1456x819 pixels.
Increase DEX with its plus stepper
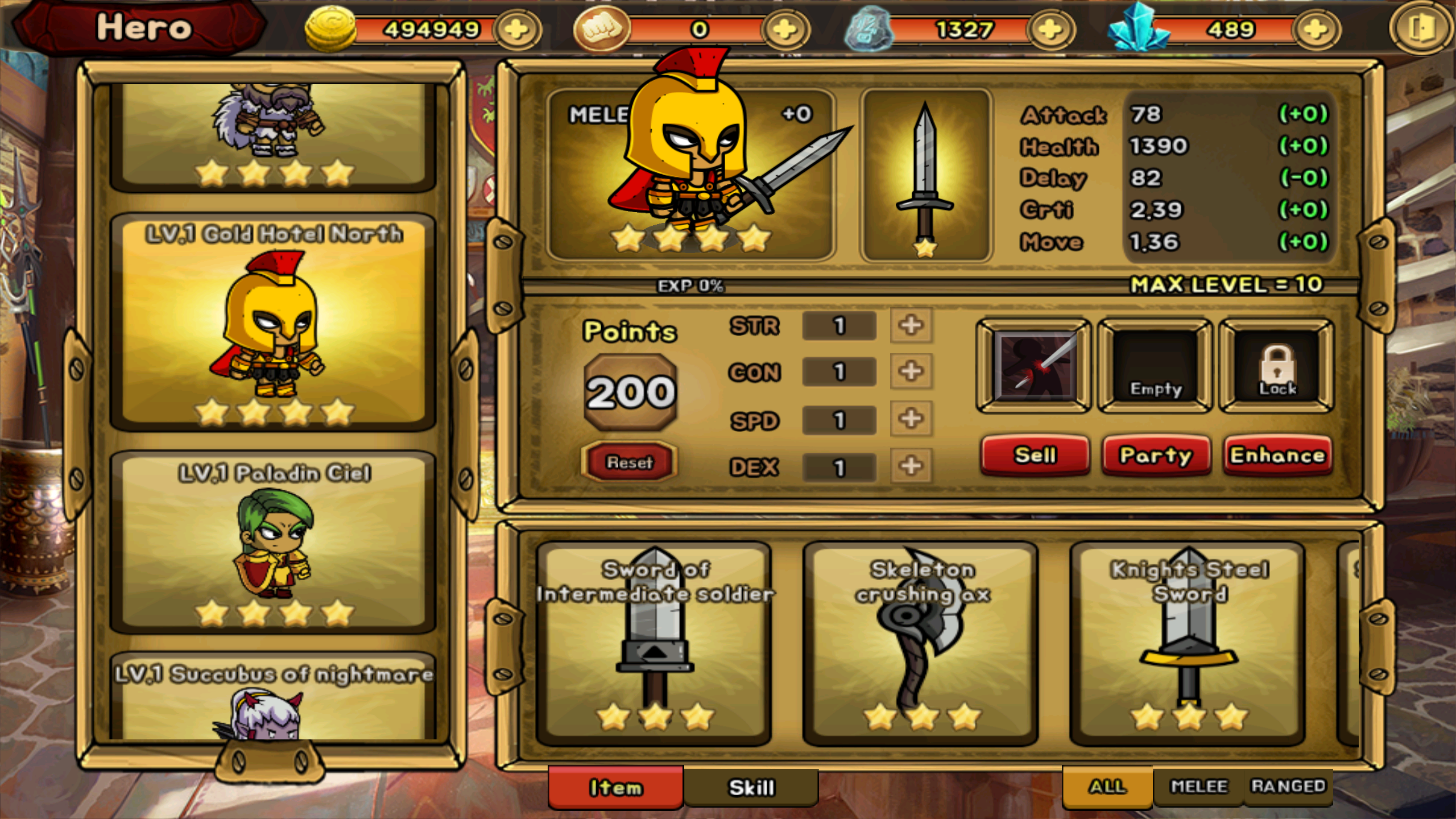[910, 466]
